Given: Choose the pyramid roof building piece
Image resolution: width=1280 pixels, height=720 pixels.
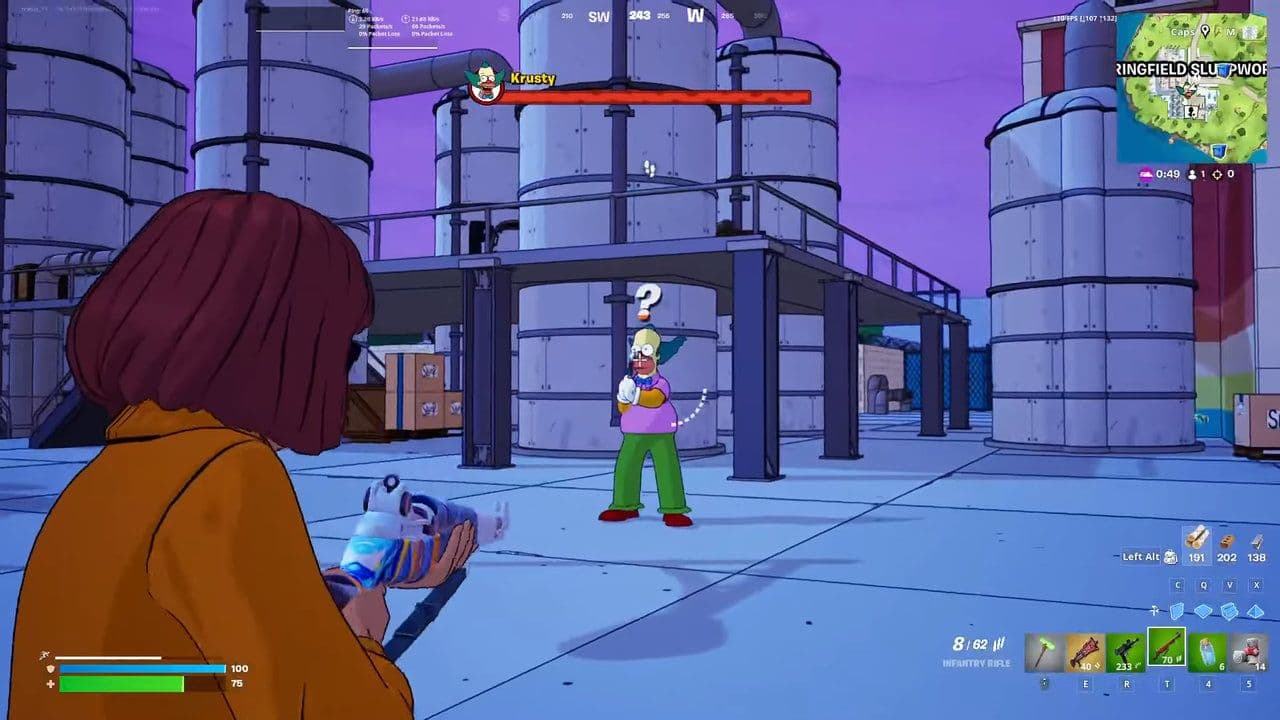Looking at the screenshot, I should click(1256, 611).
